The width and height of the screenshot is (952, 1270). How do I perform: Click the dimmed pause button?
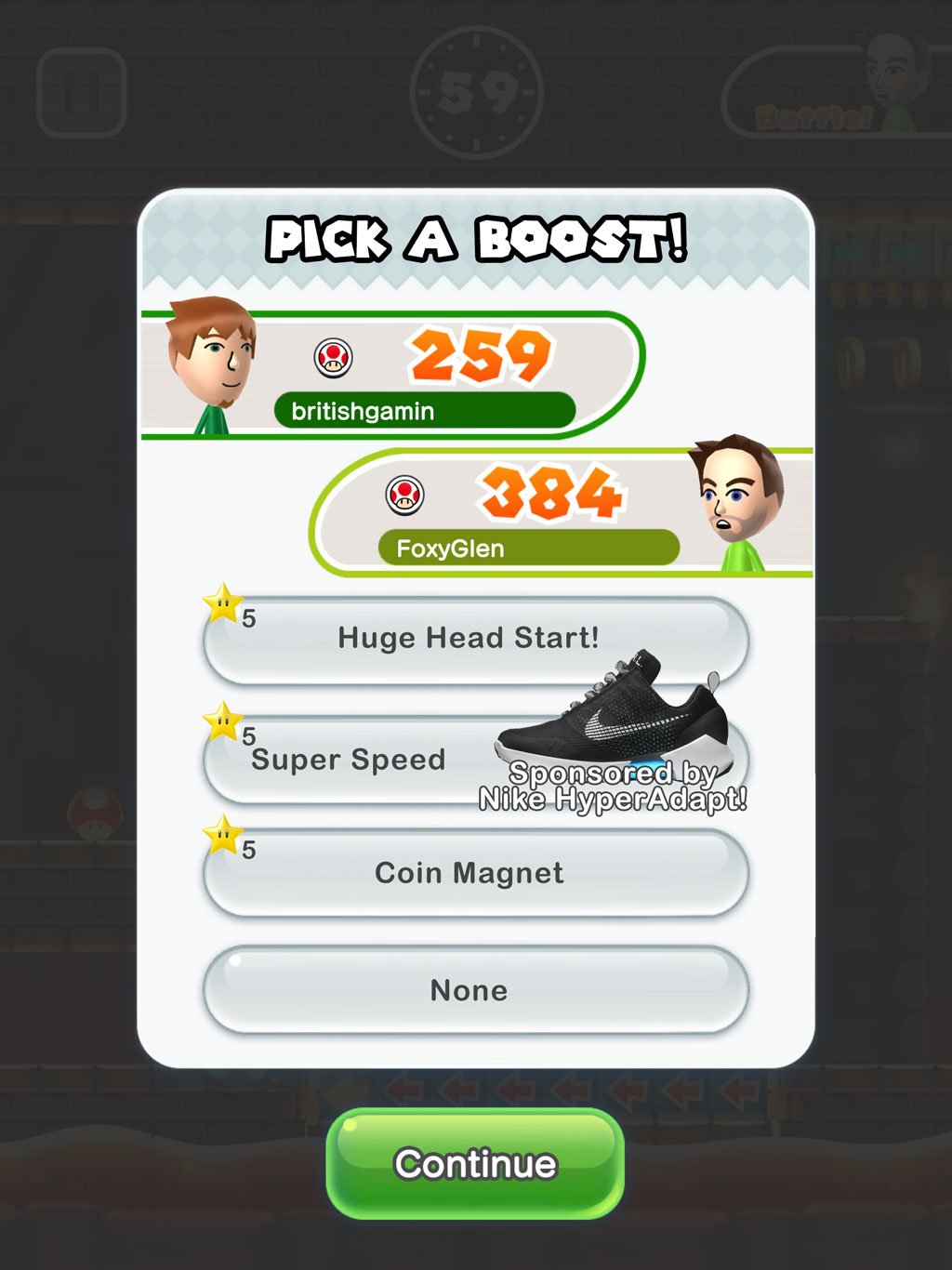[81, 92]
